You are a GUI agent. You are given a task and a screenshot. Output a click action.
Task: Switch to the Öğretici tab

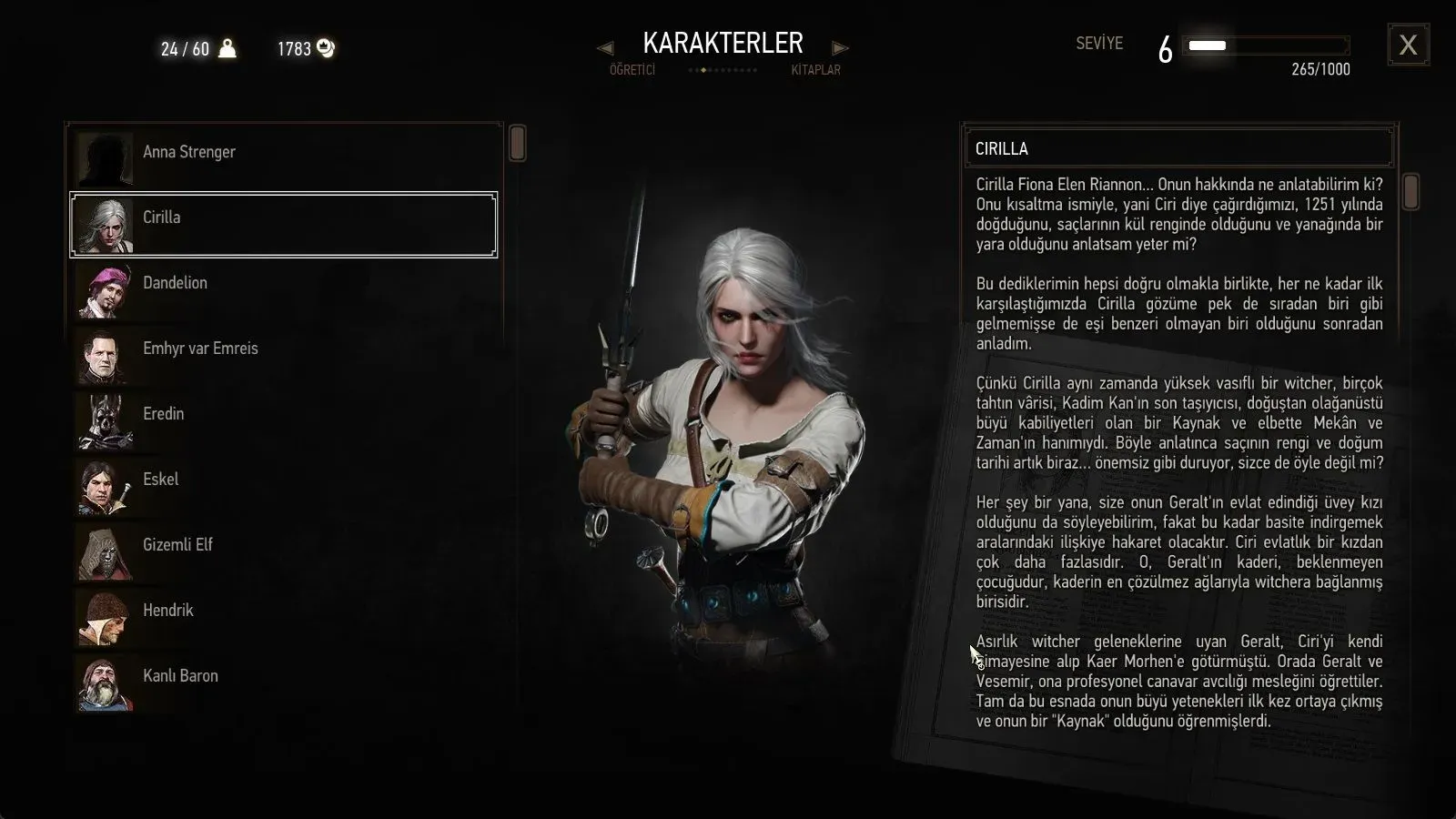[632, 70]
